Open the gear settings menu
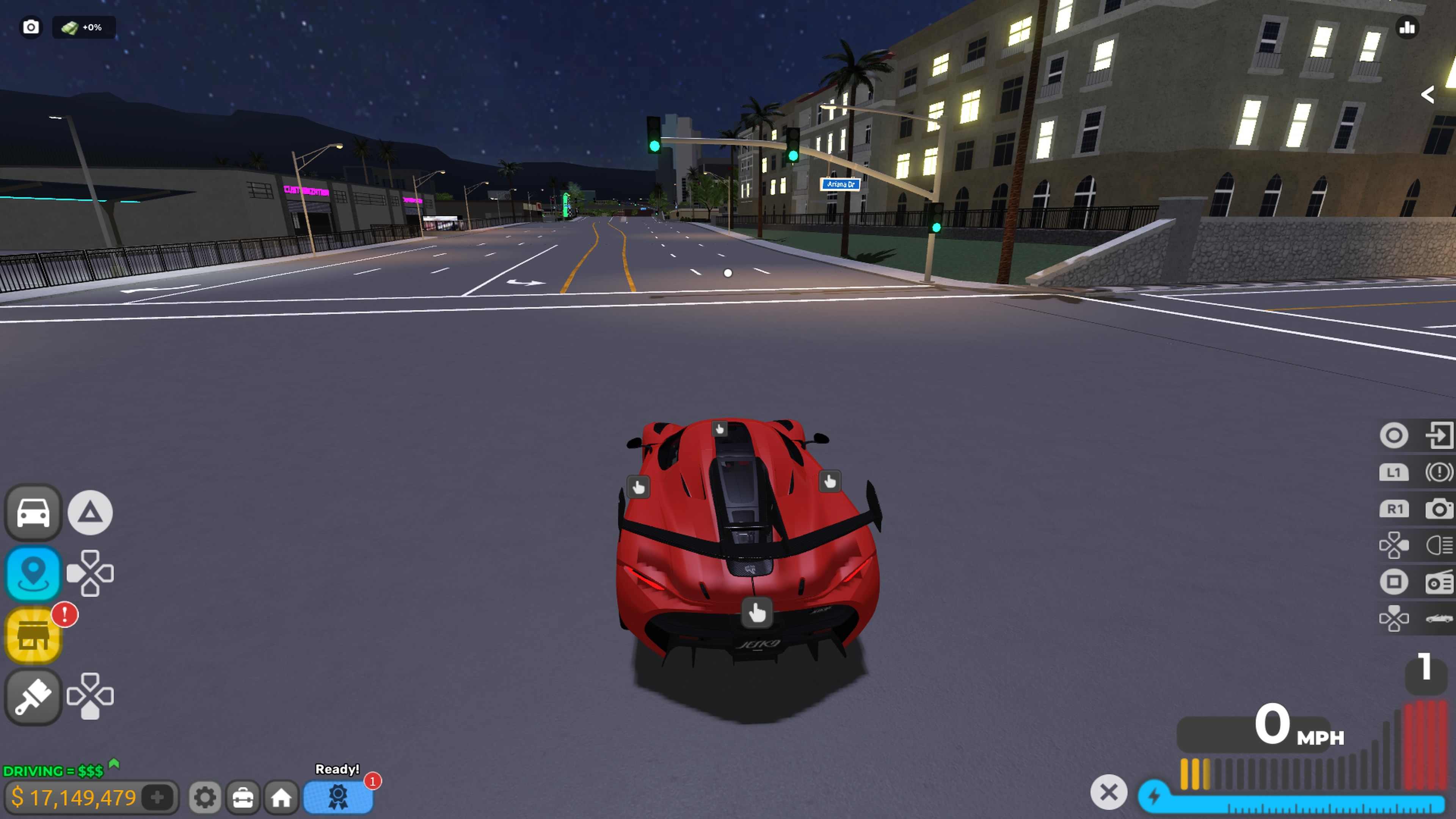The image size is (1456, 819). point(205,797)
